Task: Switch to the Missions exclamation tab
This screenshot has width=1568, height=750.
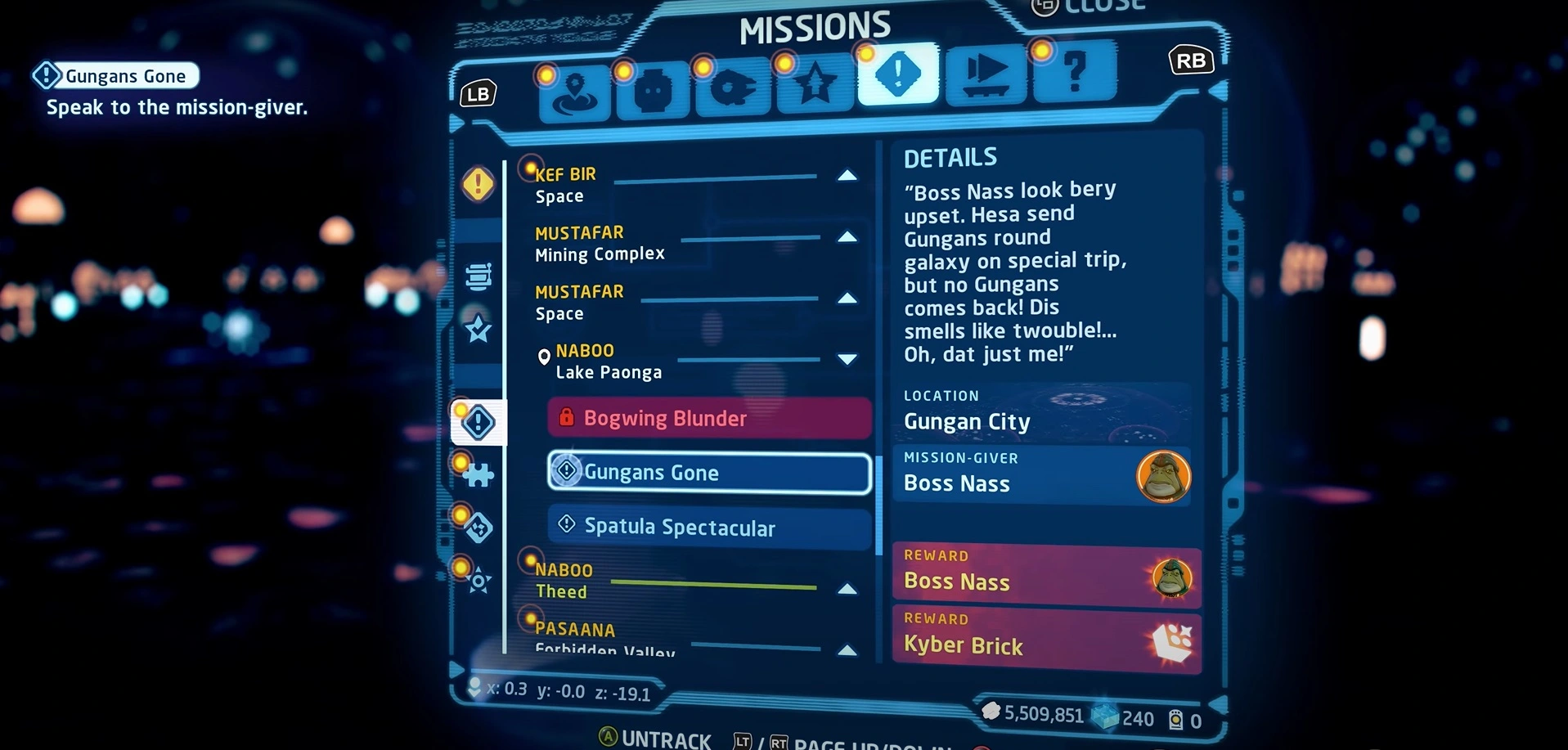Action: tap(897, 74)
